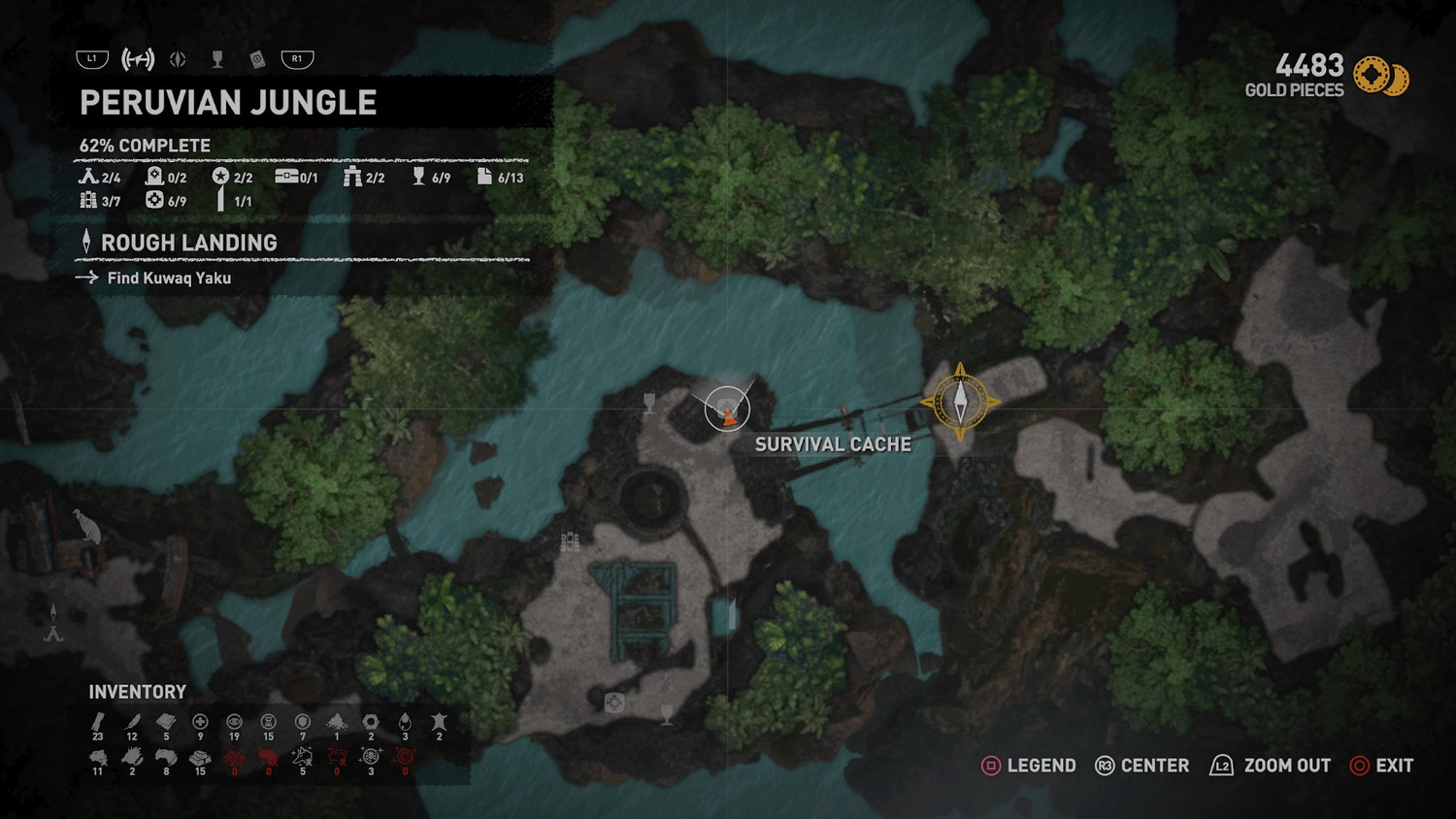The image size is (1456, 819).
Task: Open the chalice artifacts tab
Action: click(217, 60)
